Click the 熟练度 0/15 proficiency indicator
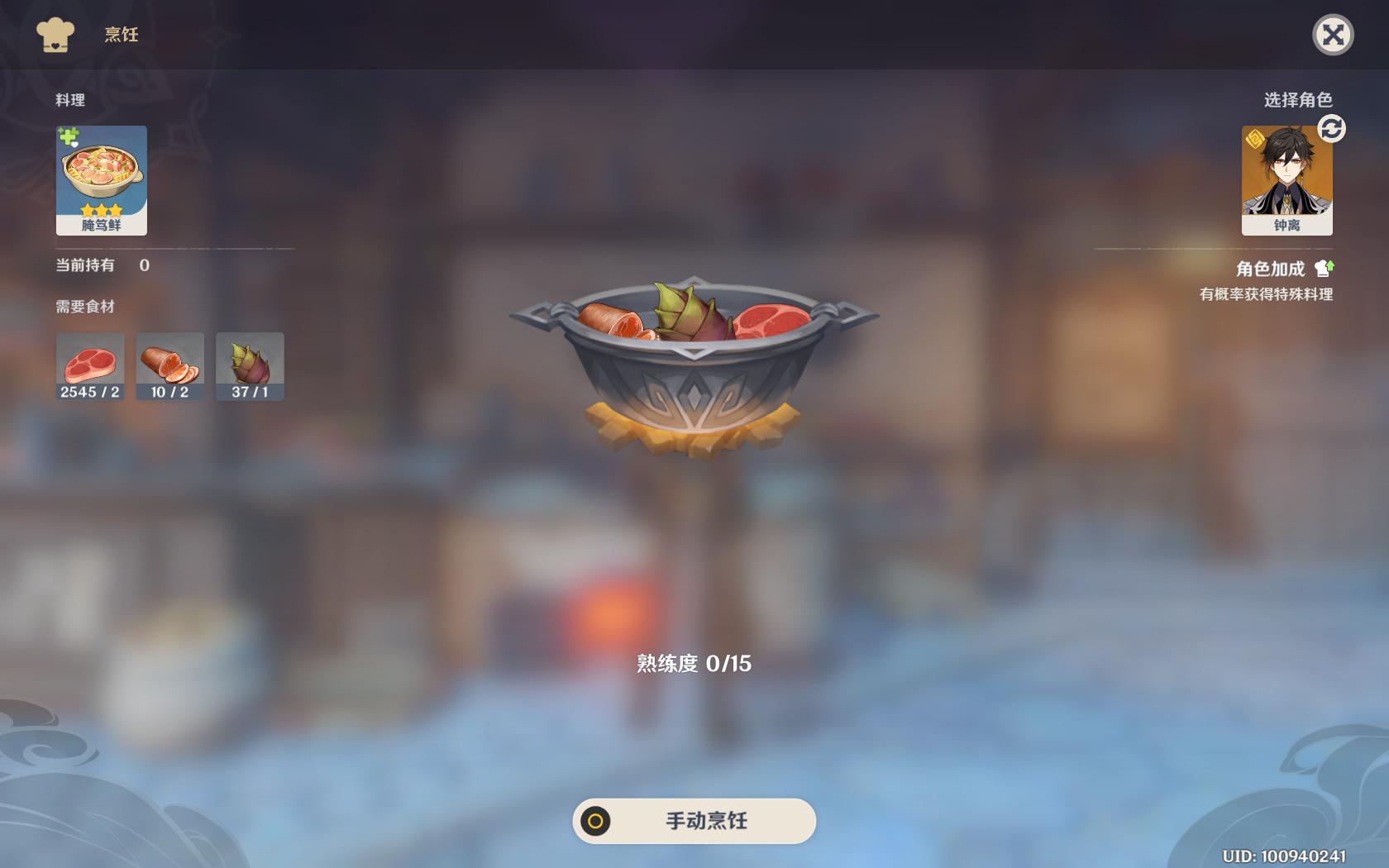 click(x=696, y=661)
